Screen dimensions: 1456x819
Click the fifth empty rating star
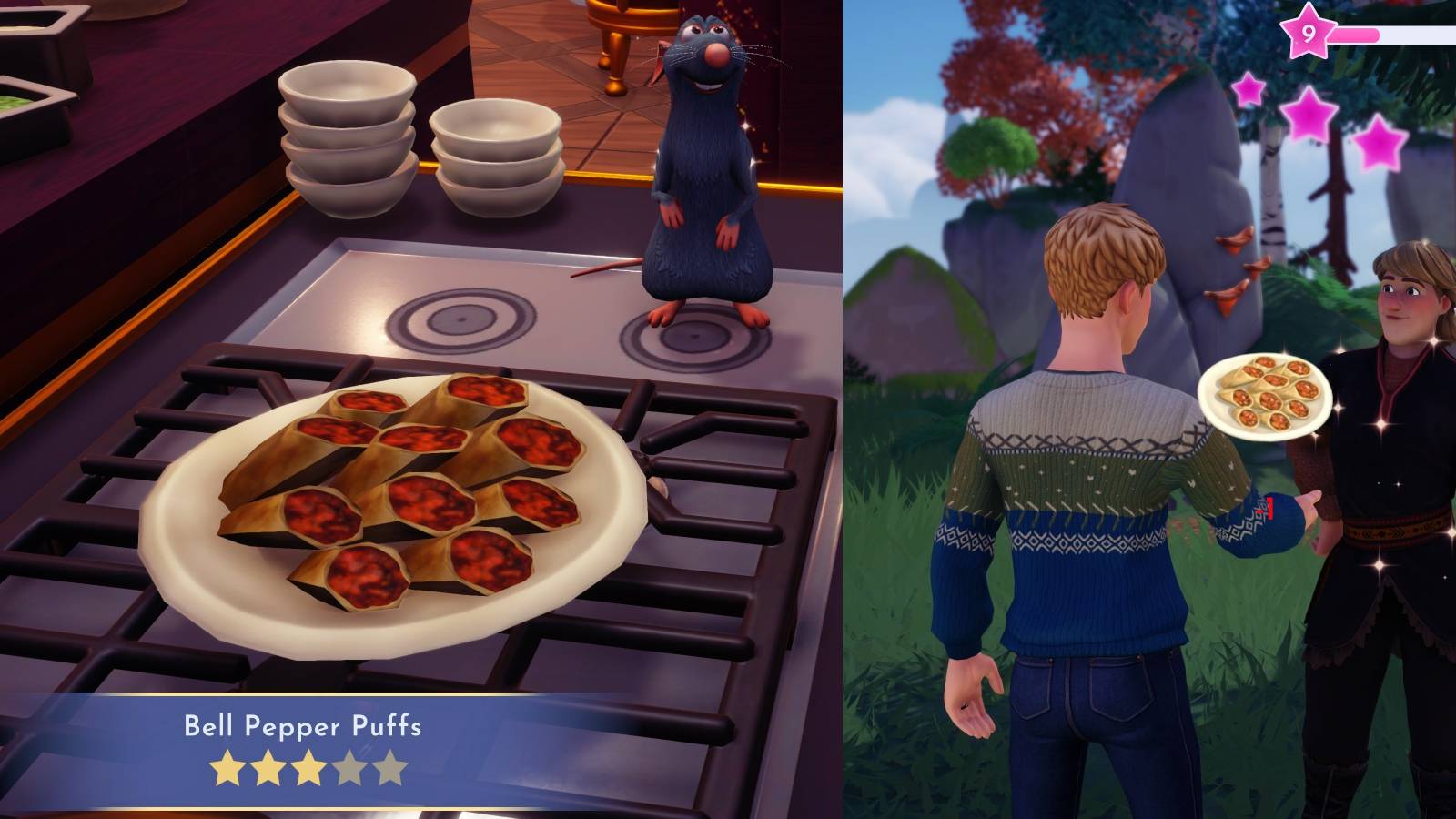[389, 767]
